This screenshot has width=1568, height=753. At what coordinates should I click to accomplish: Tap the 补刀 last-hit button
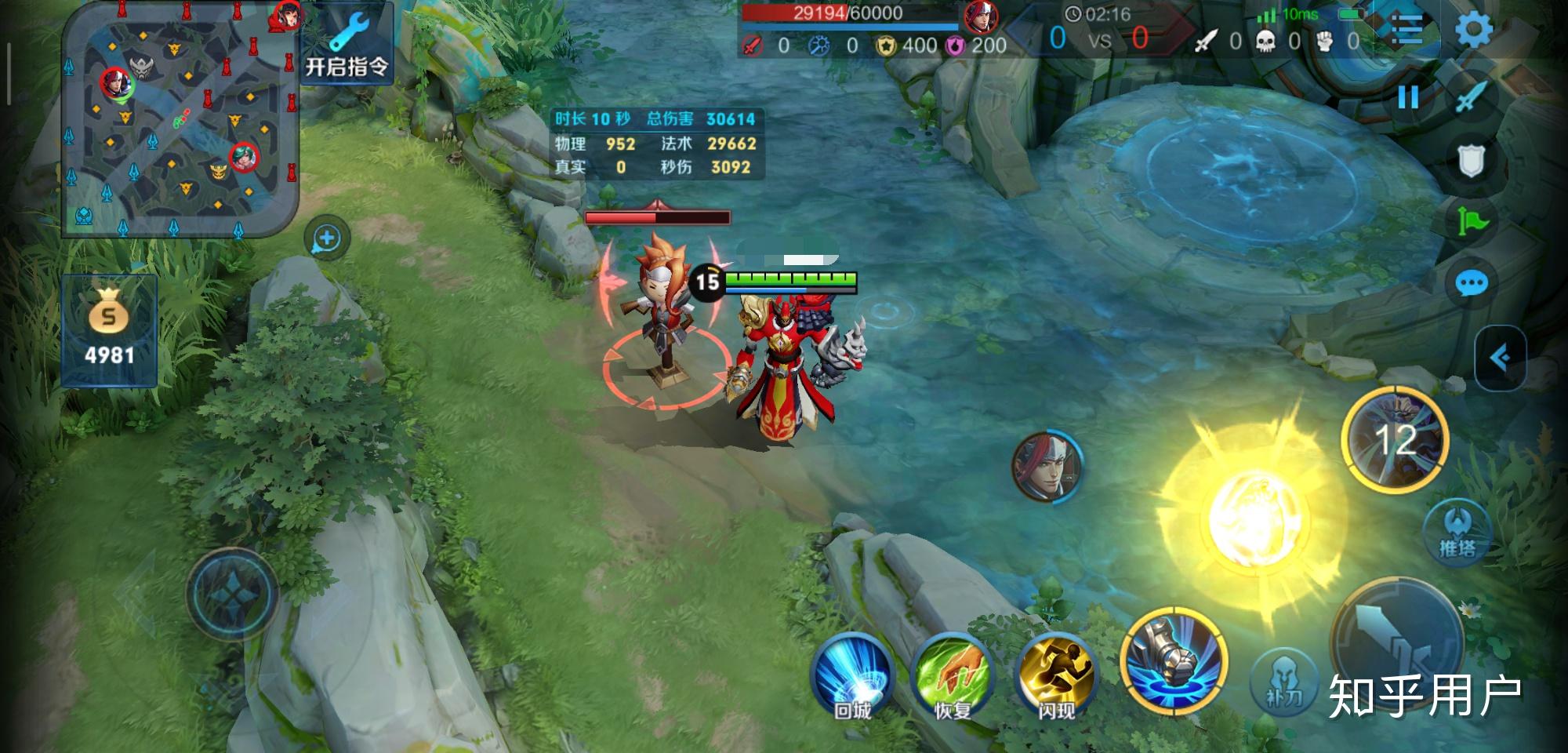[1284, 682]
